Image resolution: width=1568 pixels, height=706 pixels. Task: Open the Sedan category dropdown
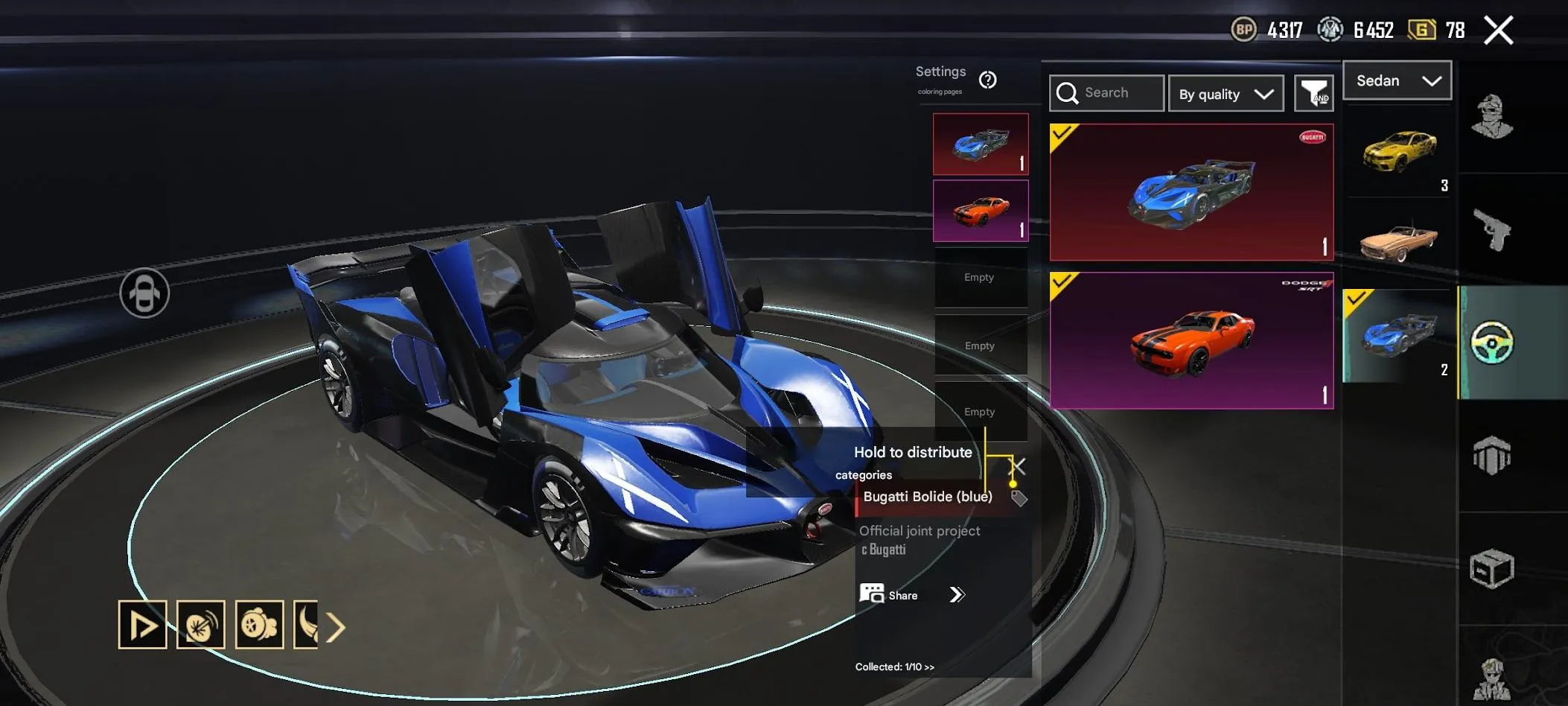pos(1398,80)
